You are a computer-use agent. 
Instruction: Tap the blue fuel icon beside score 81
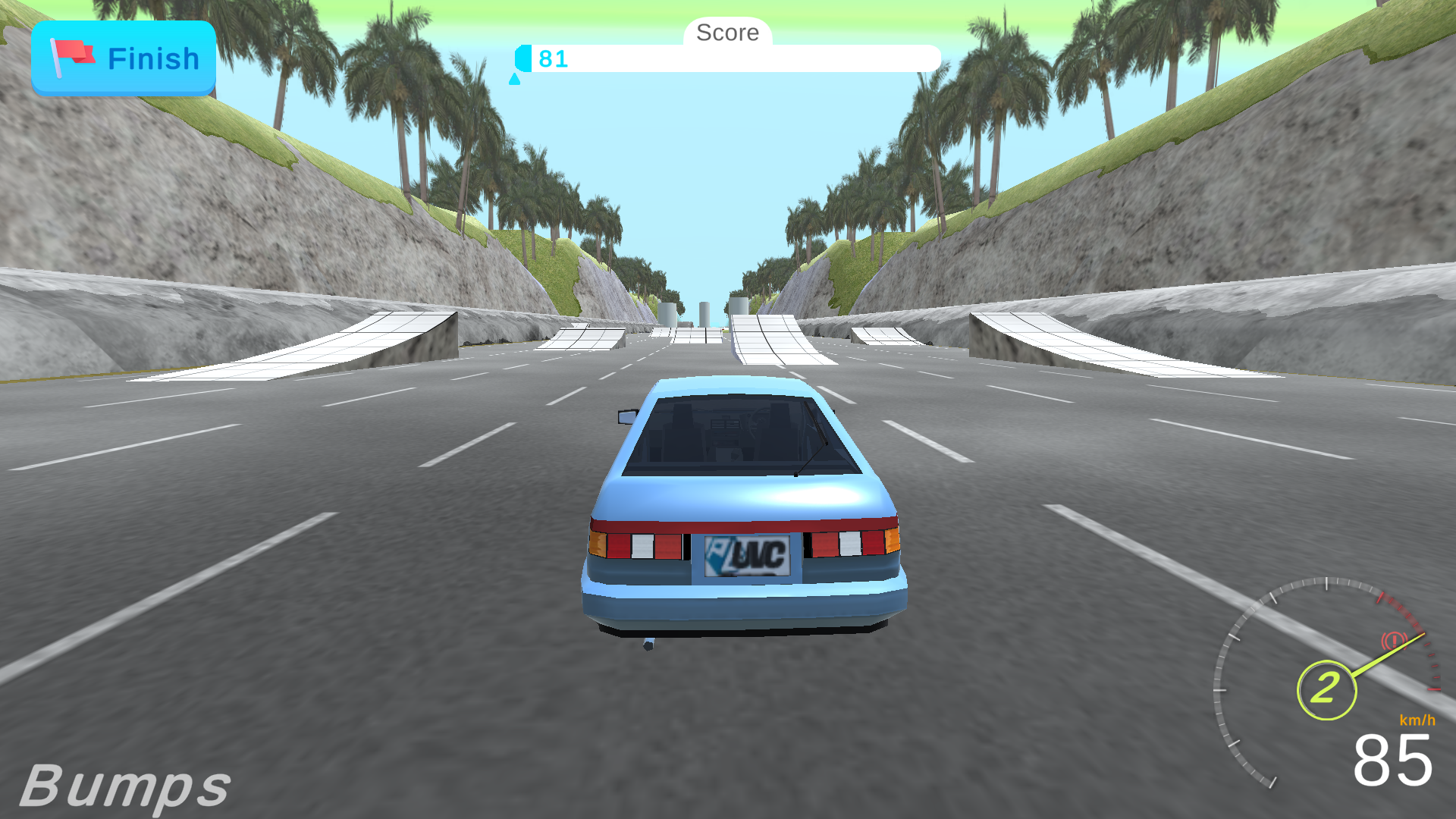tap(524, 56)
